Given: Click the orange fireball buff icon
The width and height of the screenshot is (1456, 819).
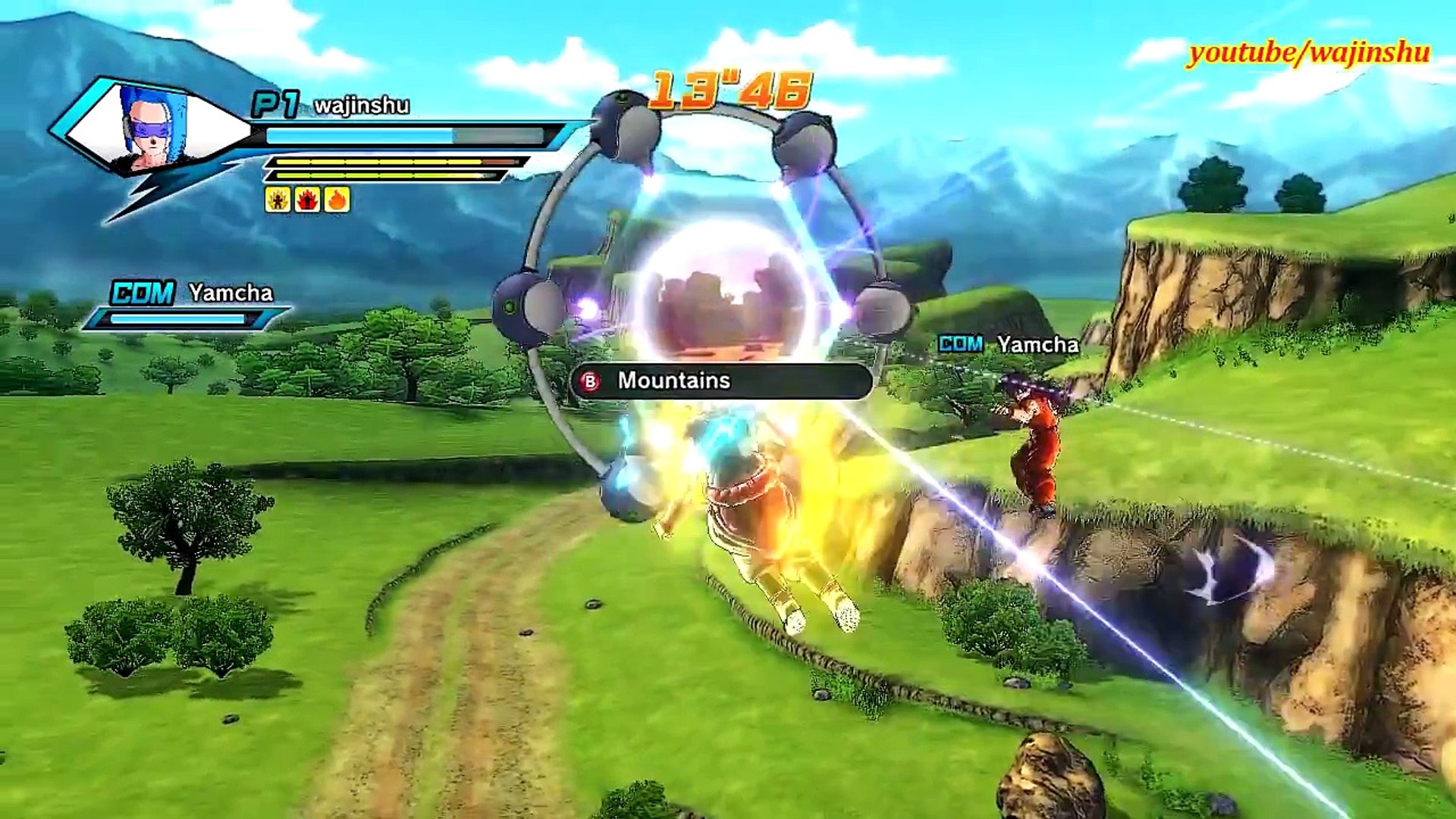Looking at the screenshot, I should pos(337,199).
